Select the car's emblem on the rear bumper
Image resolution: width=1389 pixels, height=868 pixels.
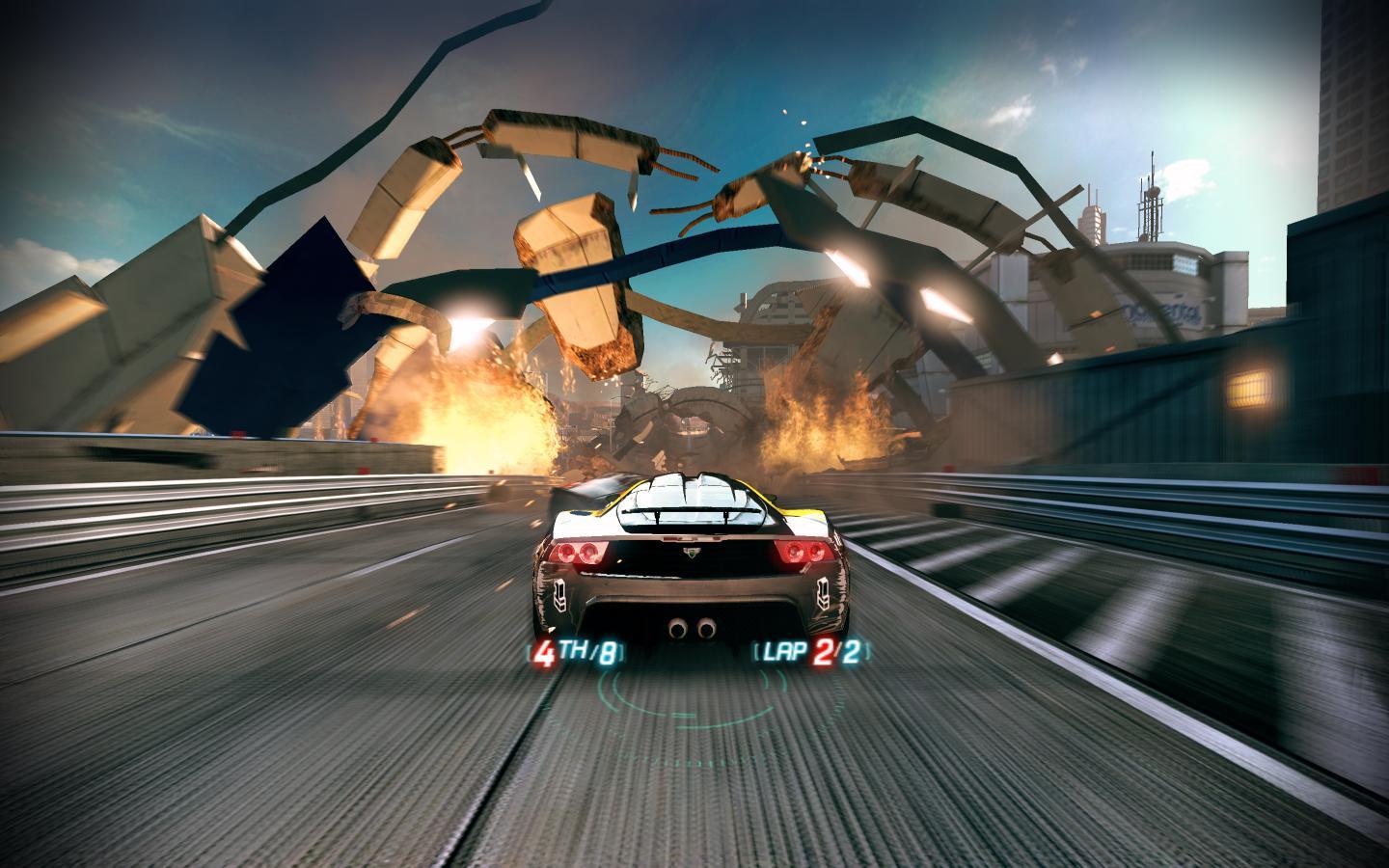pyautogui.click(x=692, y=554)
